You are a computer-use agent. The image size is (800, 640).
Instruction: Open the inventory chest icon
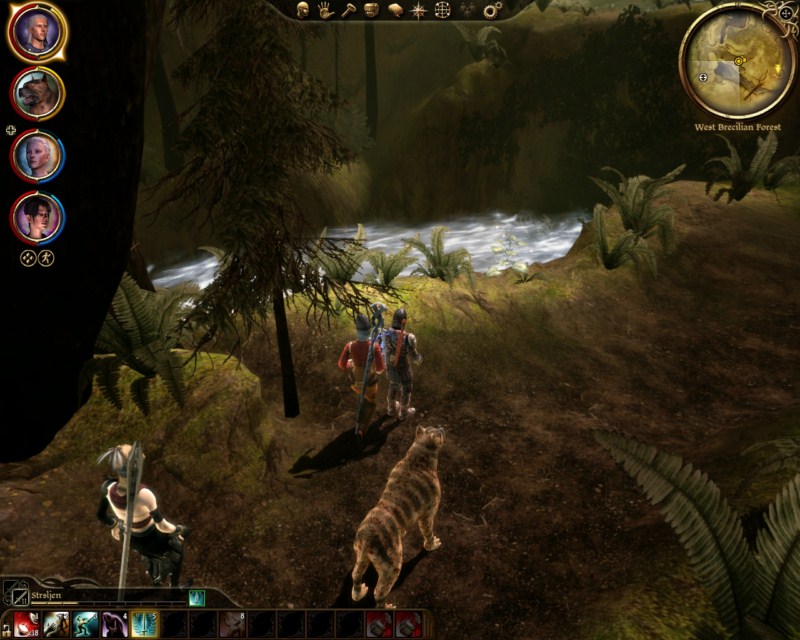pos(371,10)
